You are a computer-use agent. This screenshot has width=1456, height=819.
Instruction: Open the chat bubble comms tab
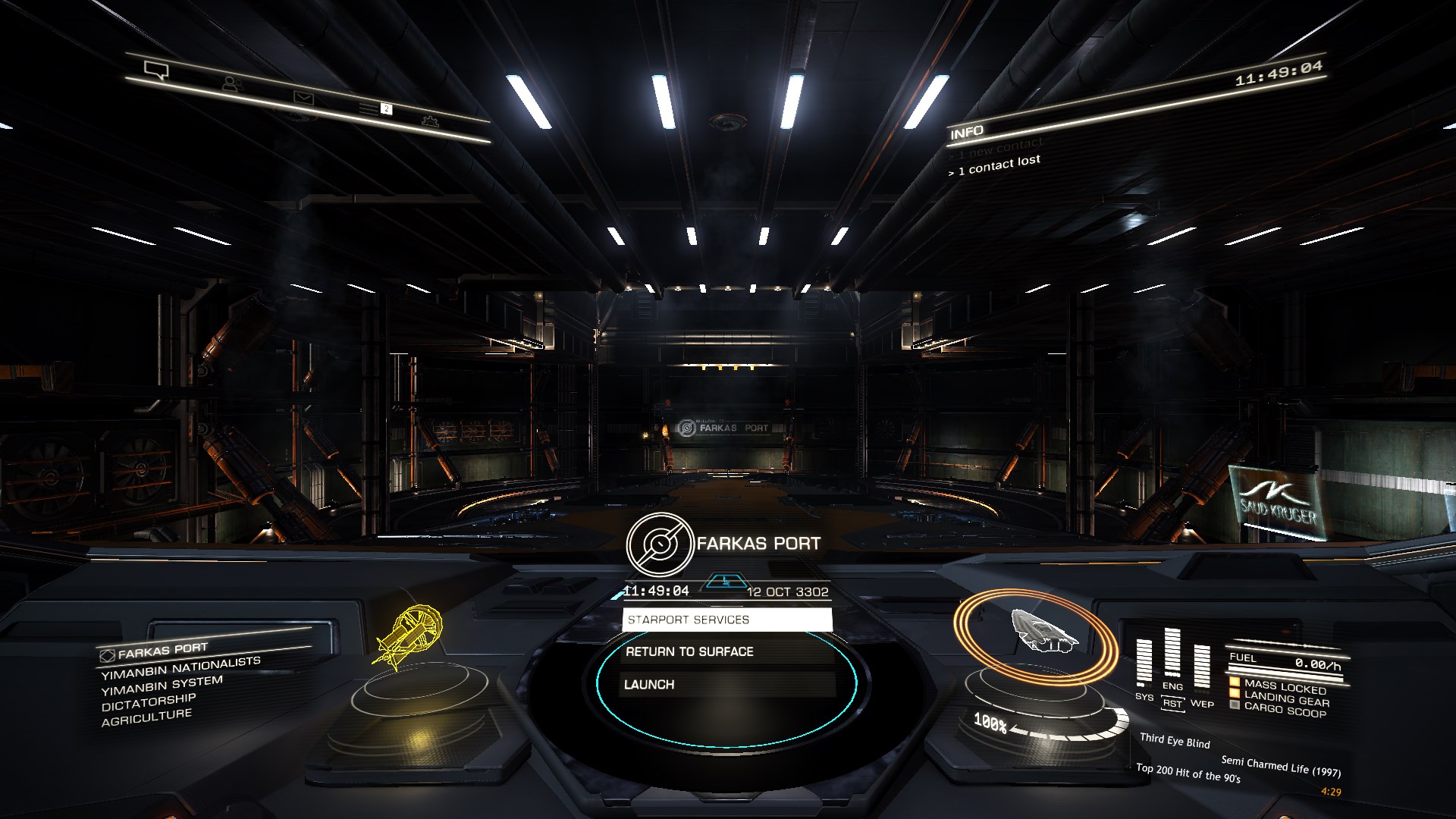tap(156, 71)
